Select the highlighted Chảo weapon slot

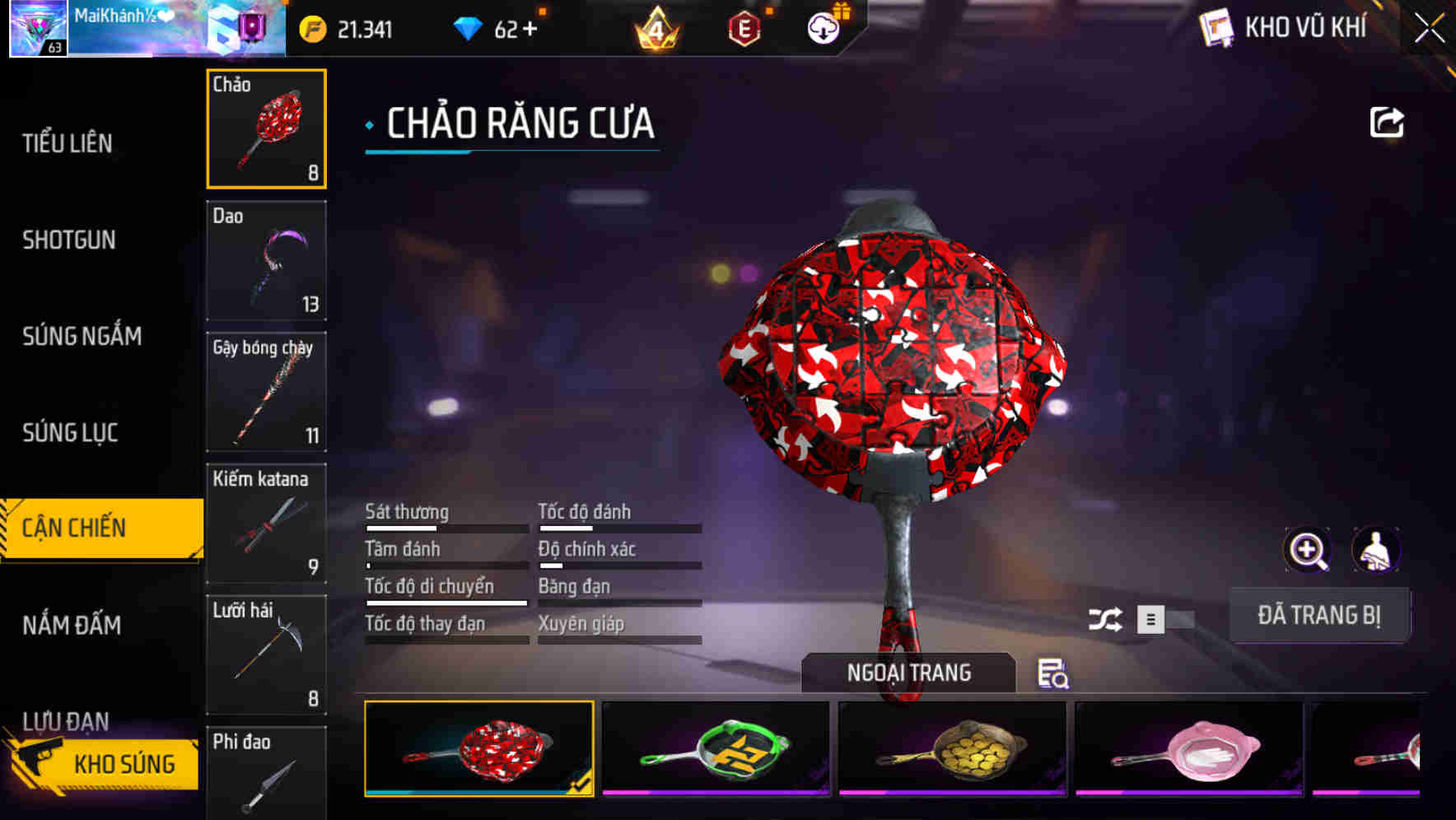[x=266, y=128]
